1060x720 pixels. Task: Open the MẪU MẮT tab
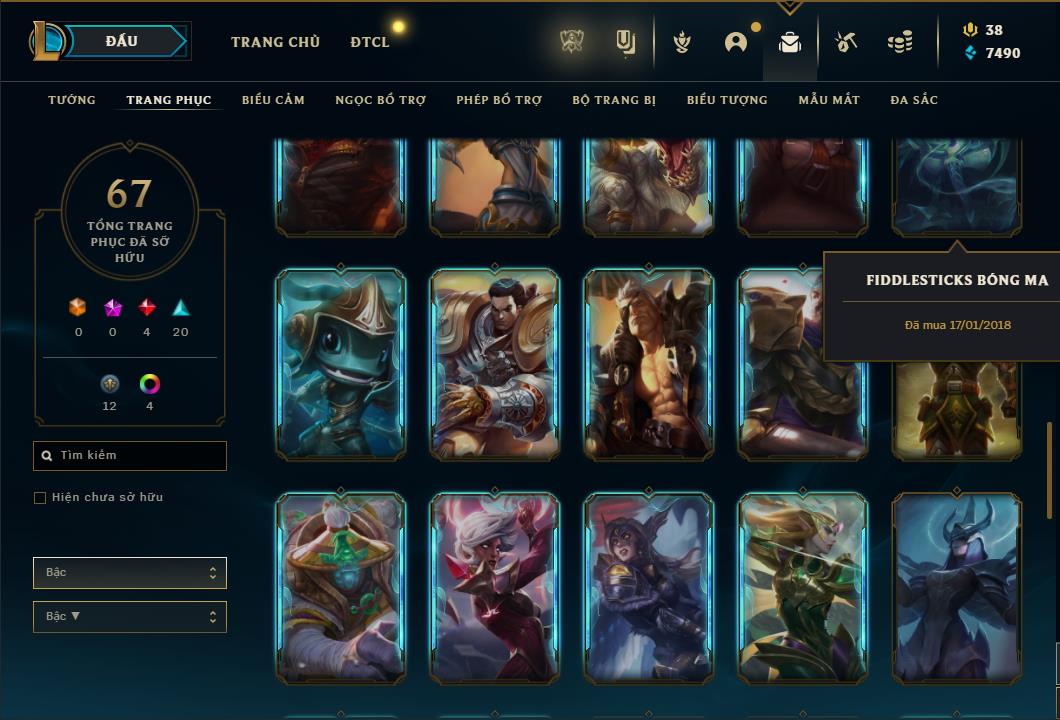click(829, 100)
